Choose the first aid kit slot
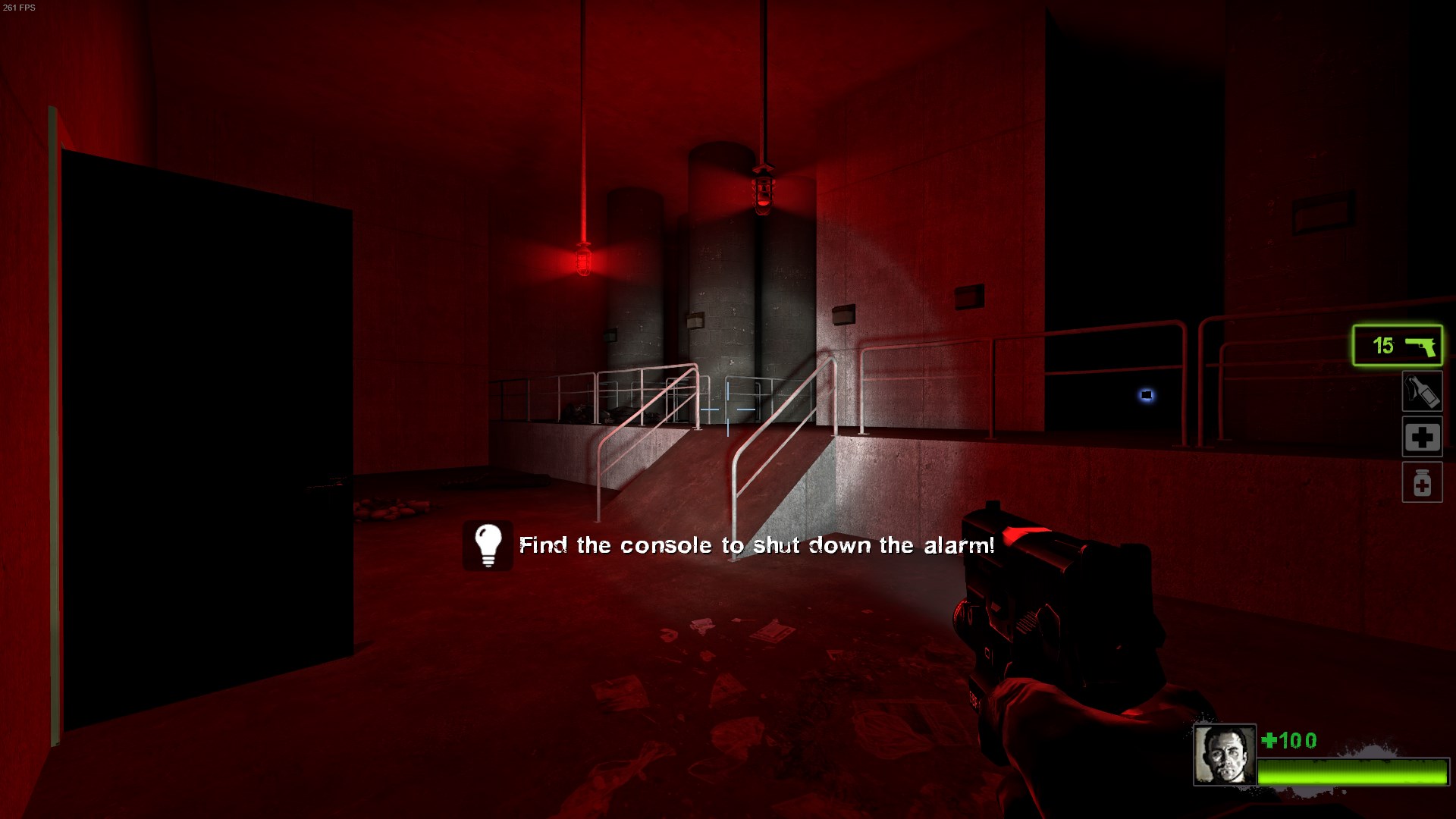1456x819 pixels. pyautogui.click(x=1421, y=437)
